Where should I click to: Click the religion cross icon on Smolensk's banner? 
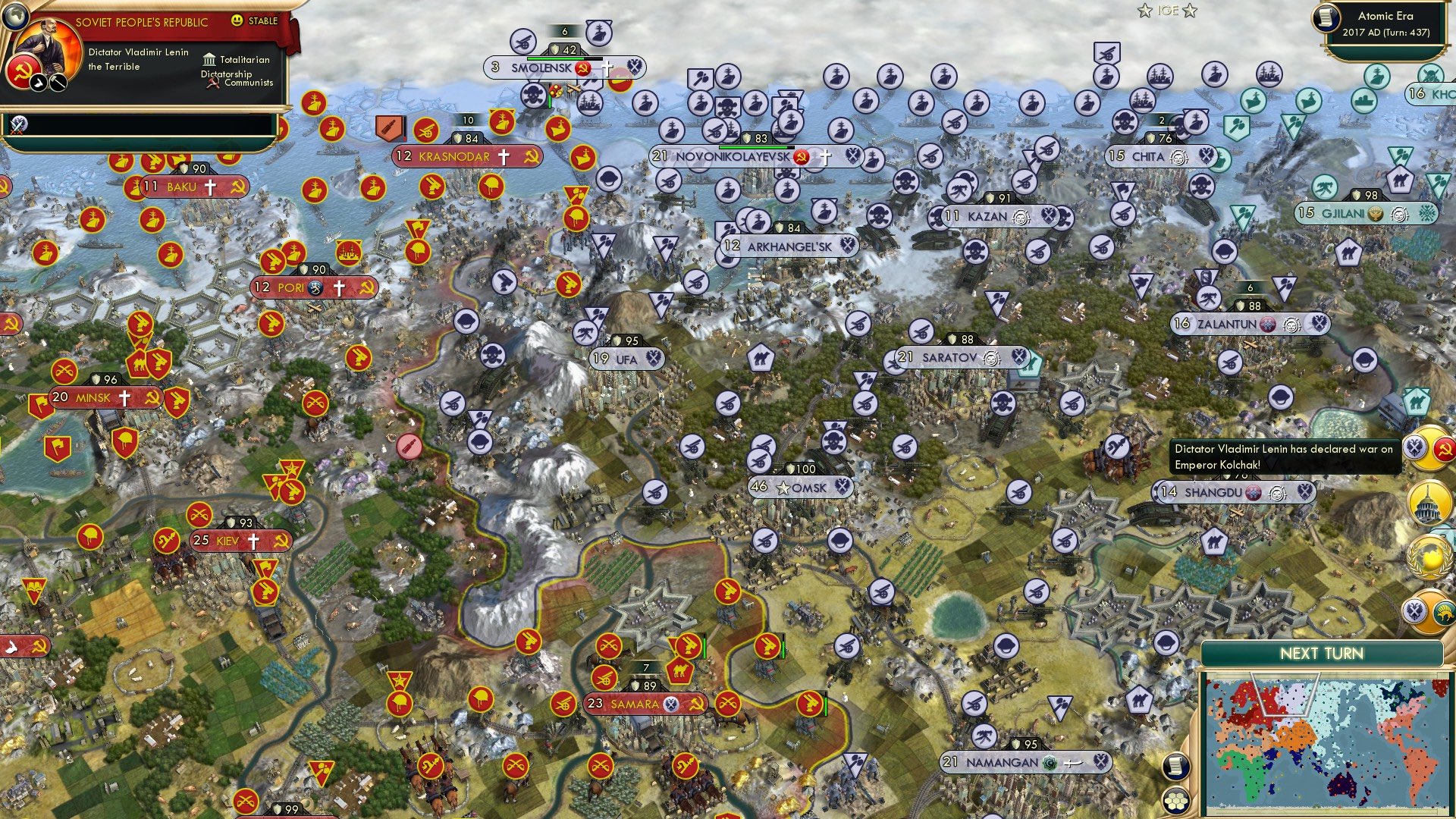pyautogui.click(x=606, y=67)
